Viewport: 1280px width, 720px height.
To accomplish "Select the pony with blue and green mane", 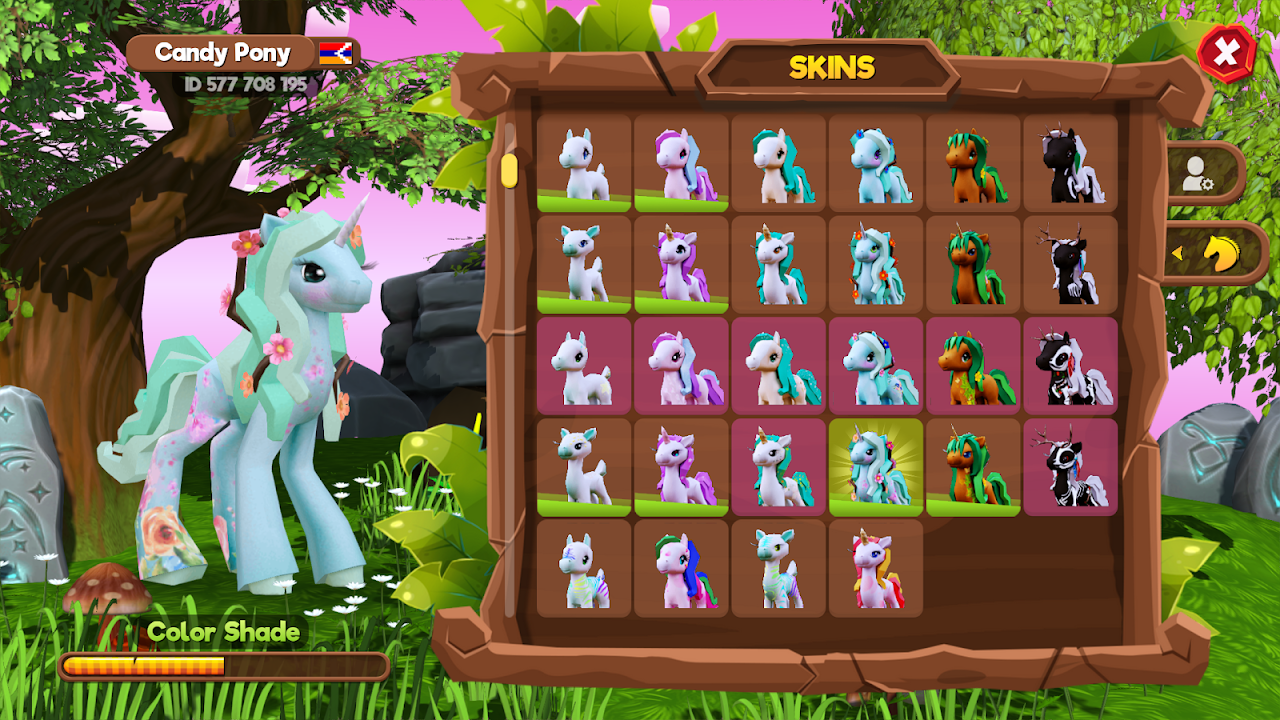I will click(681, 568).
